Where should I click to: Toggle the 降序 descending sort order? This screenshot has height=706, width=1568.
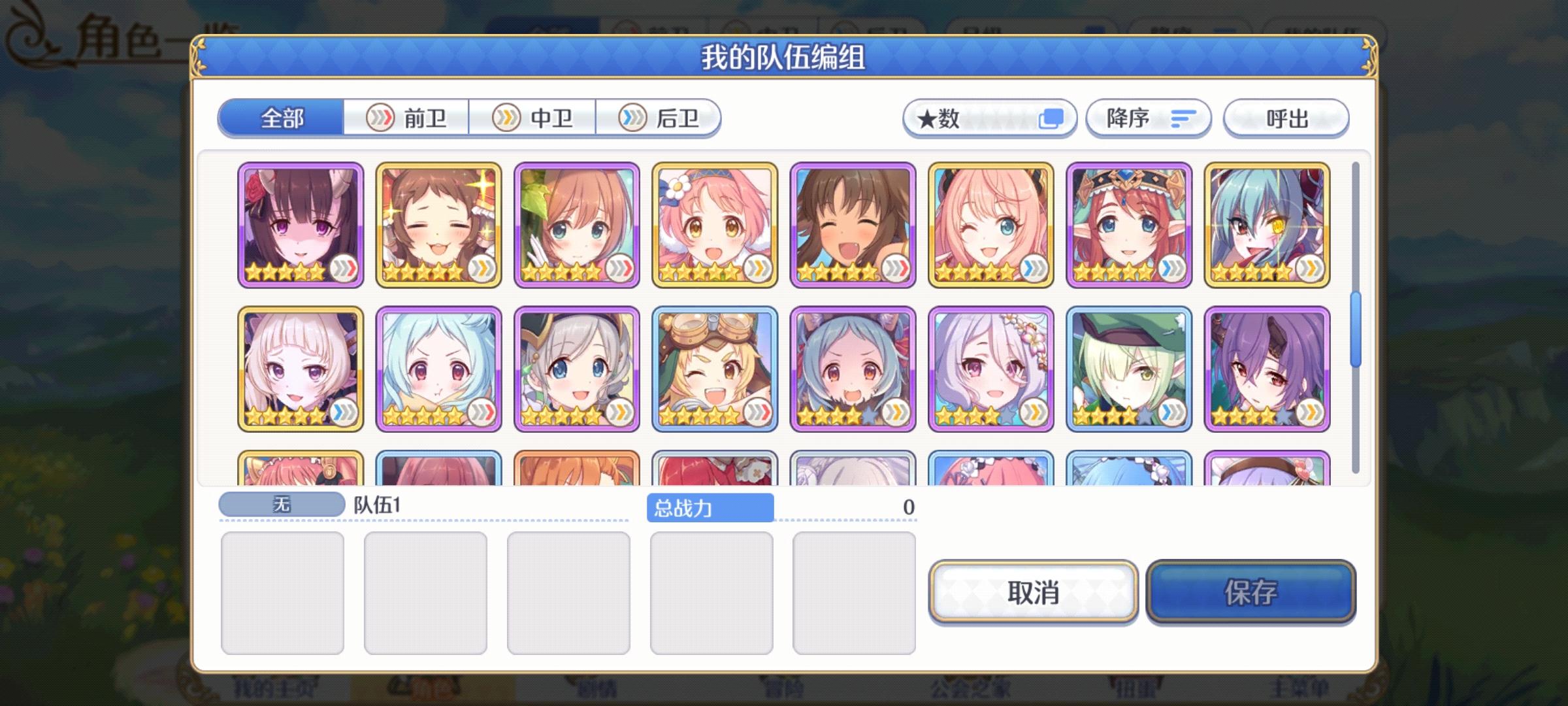[x=1148, y=118]
